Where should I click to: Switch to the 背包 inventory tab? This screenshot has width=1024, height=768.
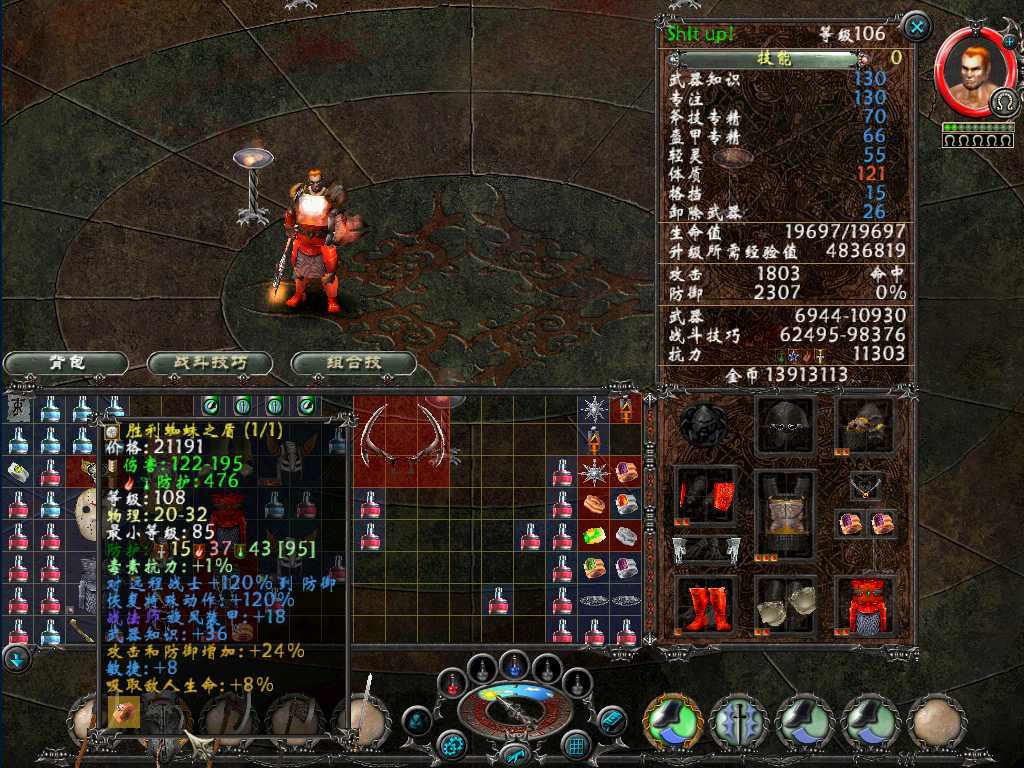pyautogui.click(x=65, y=363)
